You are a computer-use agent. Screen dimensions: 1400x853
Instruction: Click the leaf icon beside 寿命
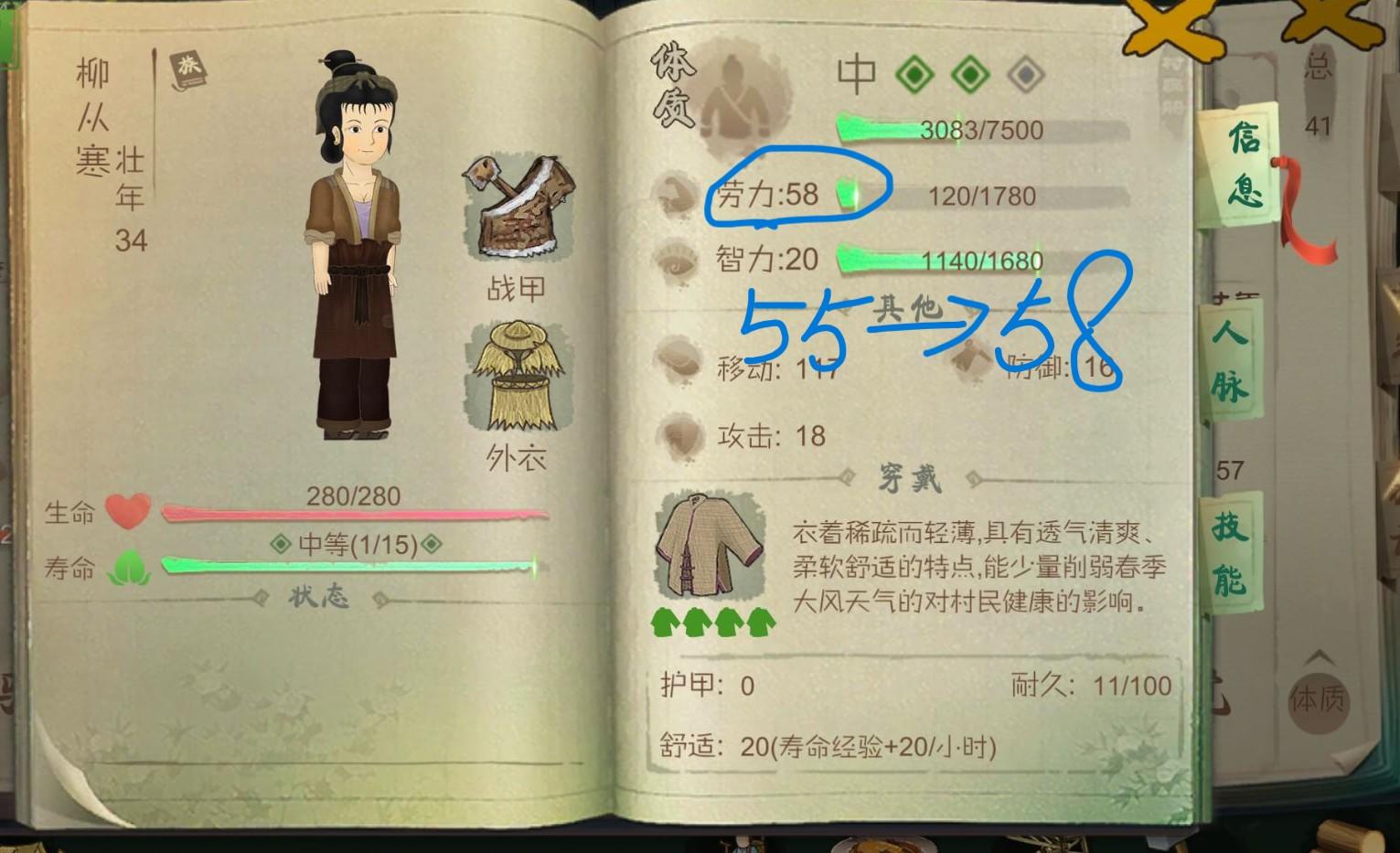128,567
